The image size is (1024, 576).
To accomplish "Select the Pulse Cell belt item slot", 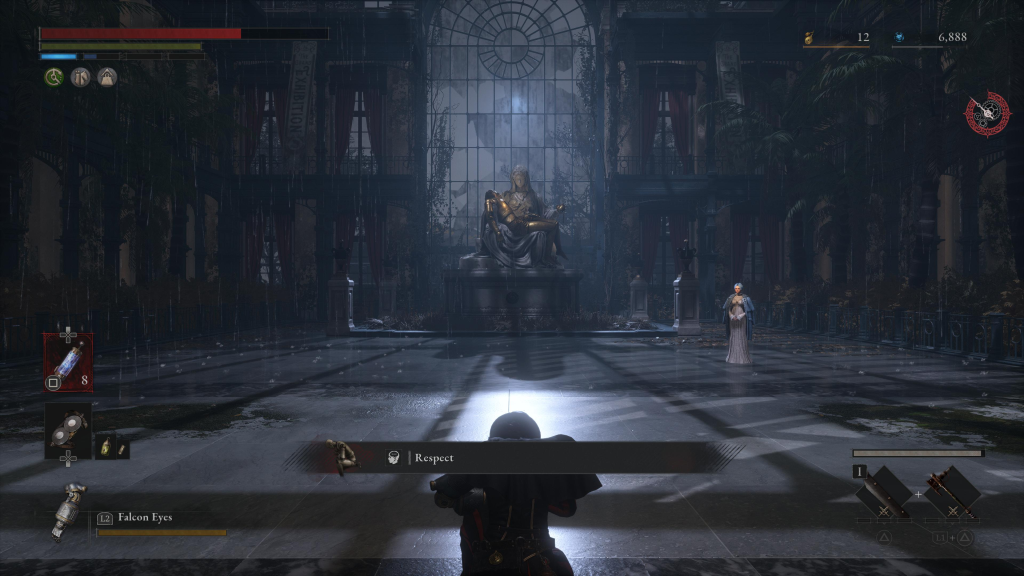I will tap(68, 361).
